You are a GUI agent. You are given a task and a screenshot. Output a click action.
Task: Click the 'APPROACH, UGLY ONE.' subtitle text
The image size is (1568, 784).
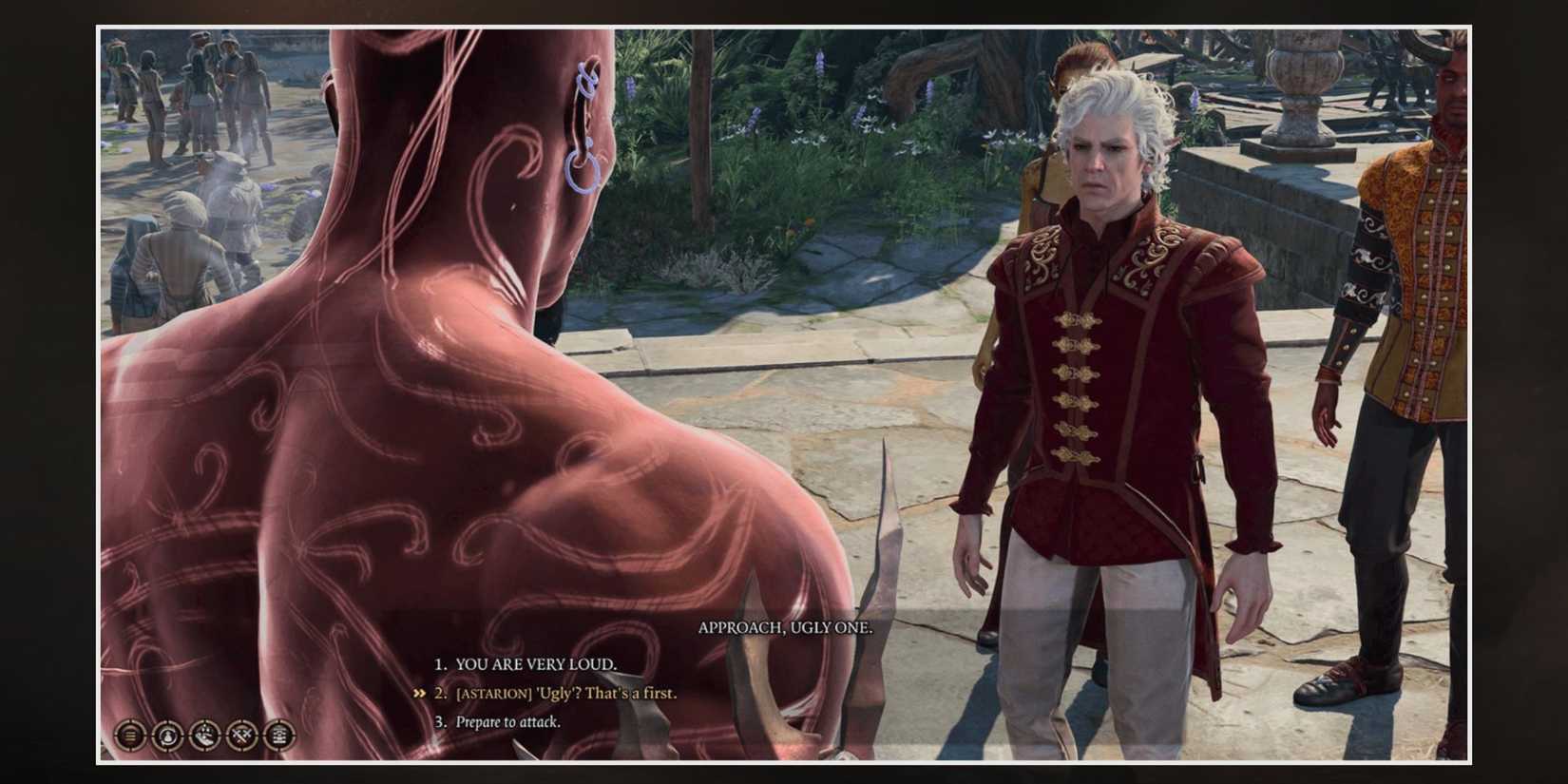coord(787,625)
